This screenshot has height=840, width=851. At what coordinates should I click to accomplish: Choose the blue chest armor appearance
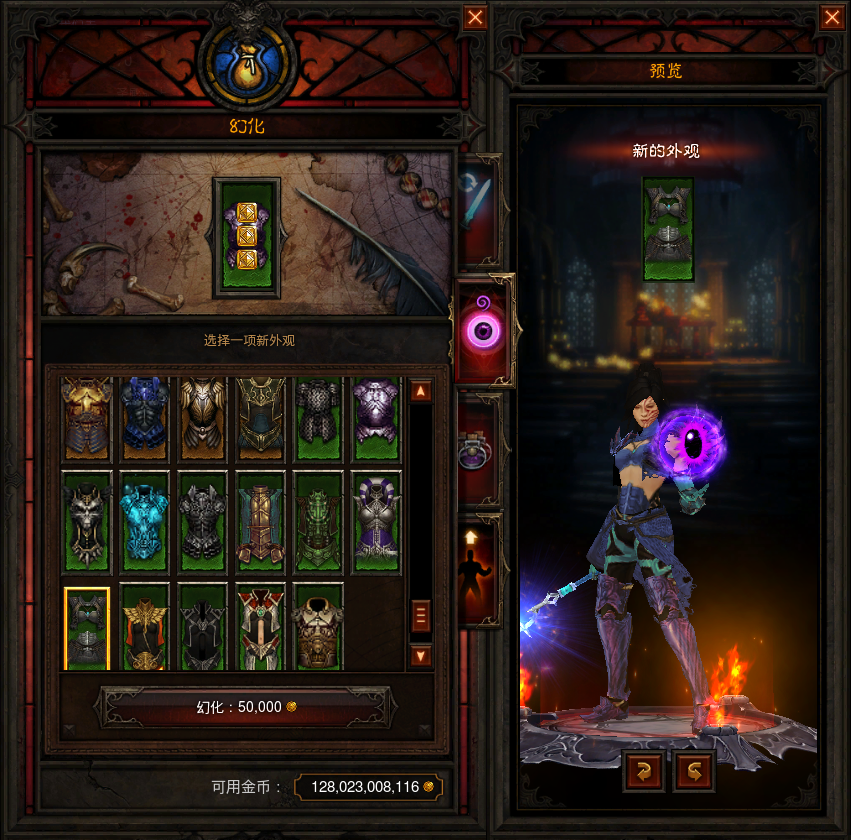[145, 418]
